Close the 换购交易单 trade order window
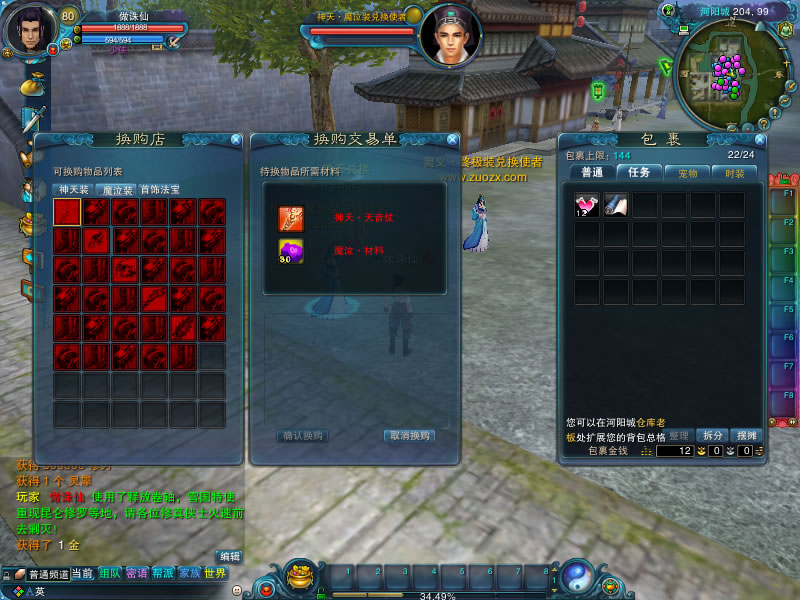The image size is (800, 600). click(453, 140)
